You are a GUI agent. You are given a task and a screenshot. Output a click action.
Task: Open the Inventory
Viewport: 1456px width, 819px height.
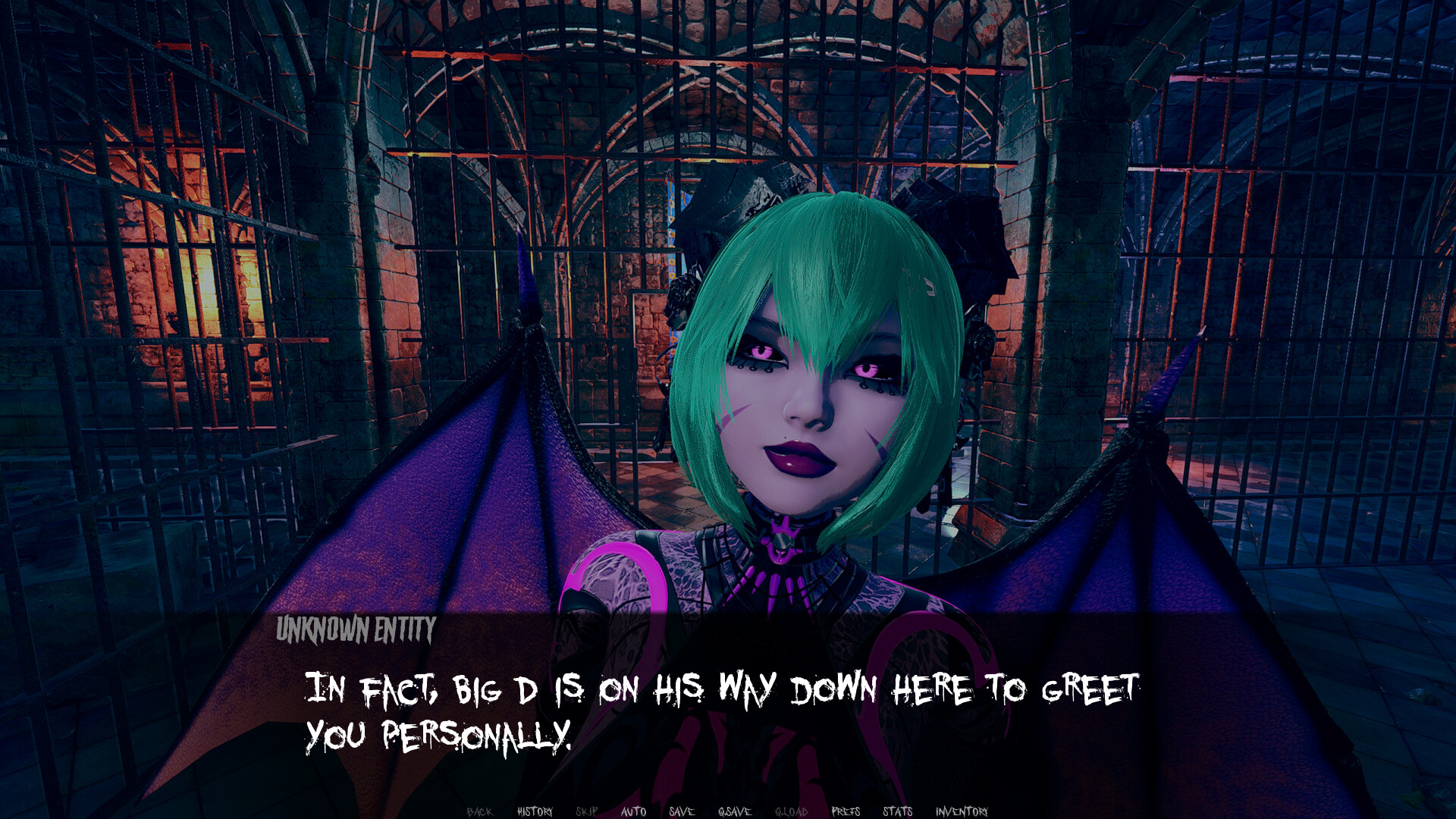[962, 811]
